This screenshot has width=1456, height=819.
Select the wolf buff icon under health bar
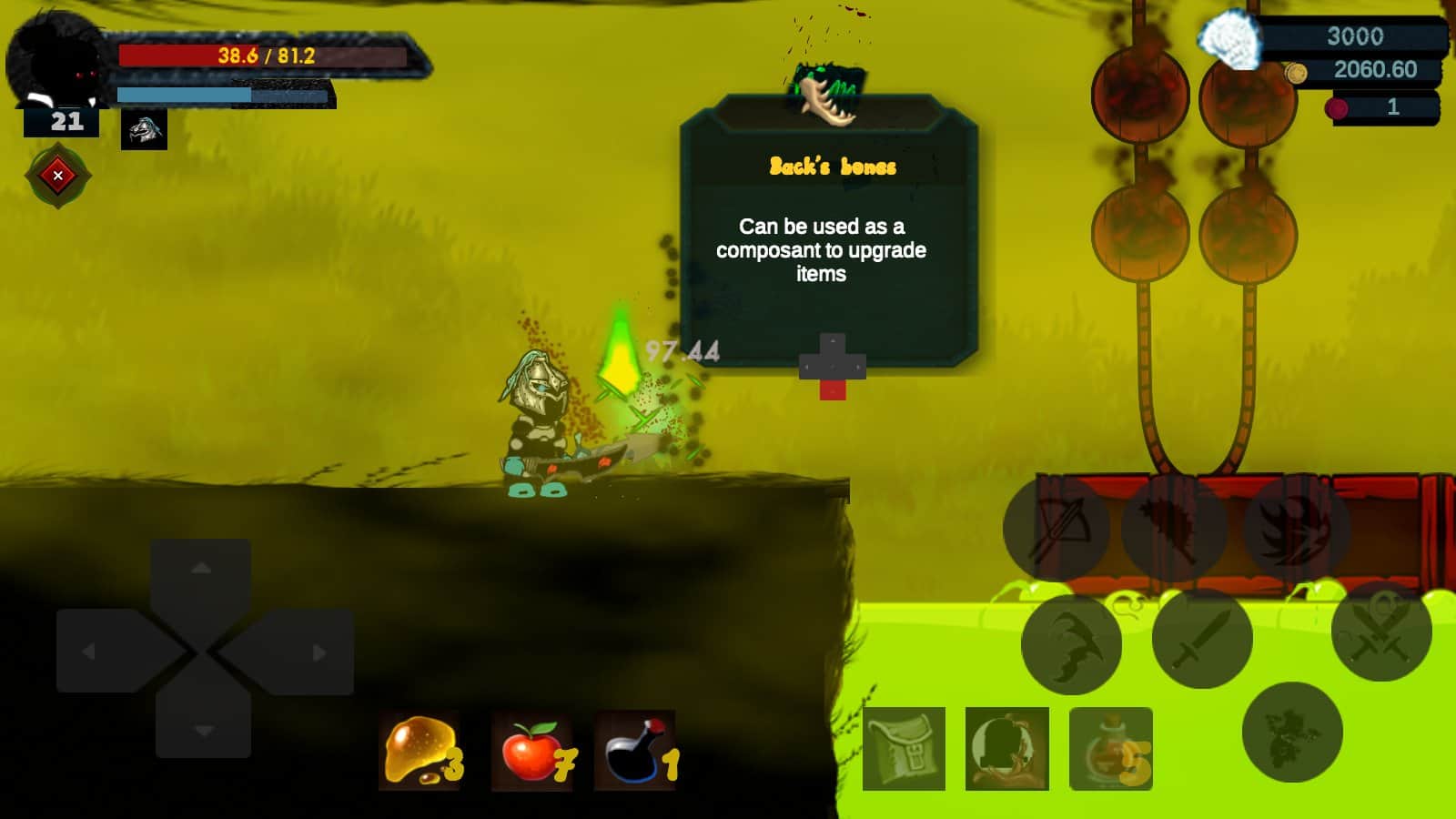pyautogui.click(x=144, y=130)
